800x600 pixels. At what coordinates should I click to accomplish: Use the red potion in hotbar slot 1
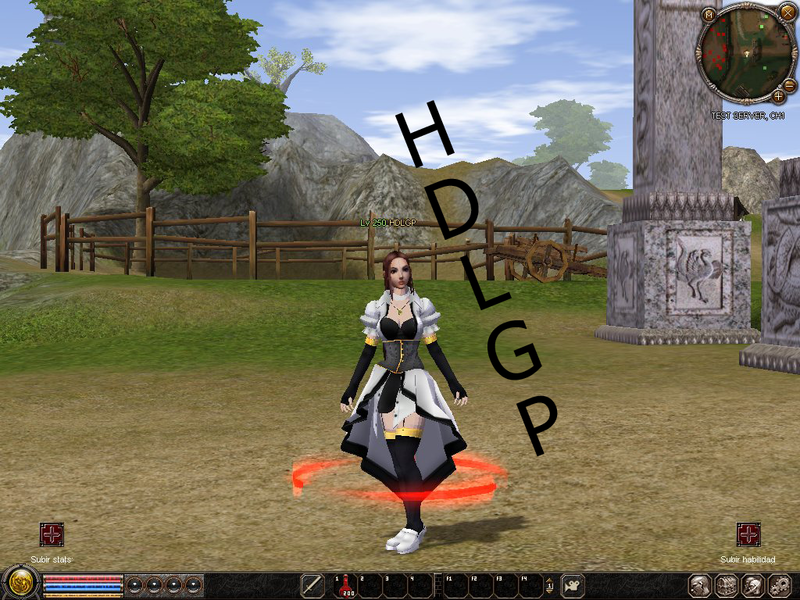[344, 585]
